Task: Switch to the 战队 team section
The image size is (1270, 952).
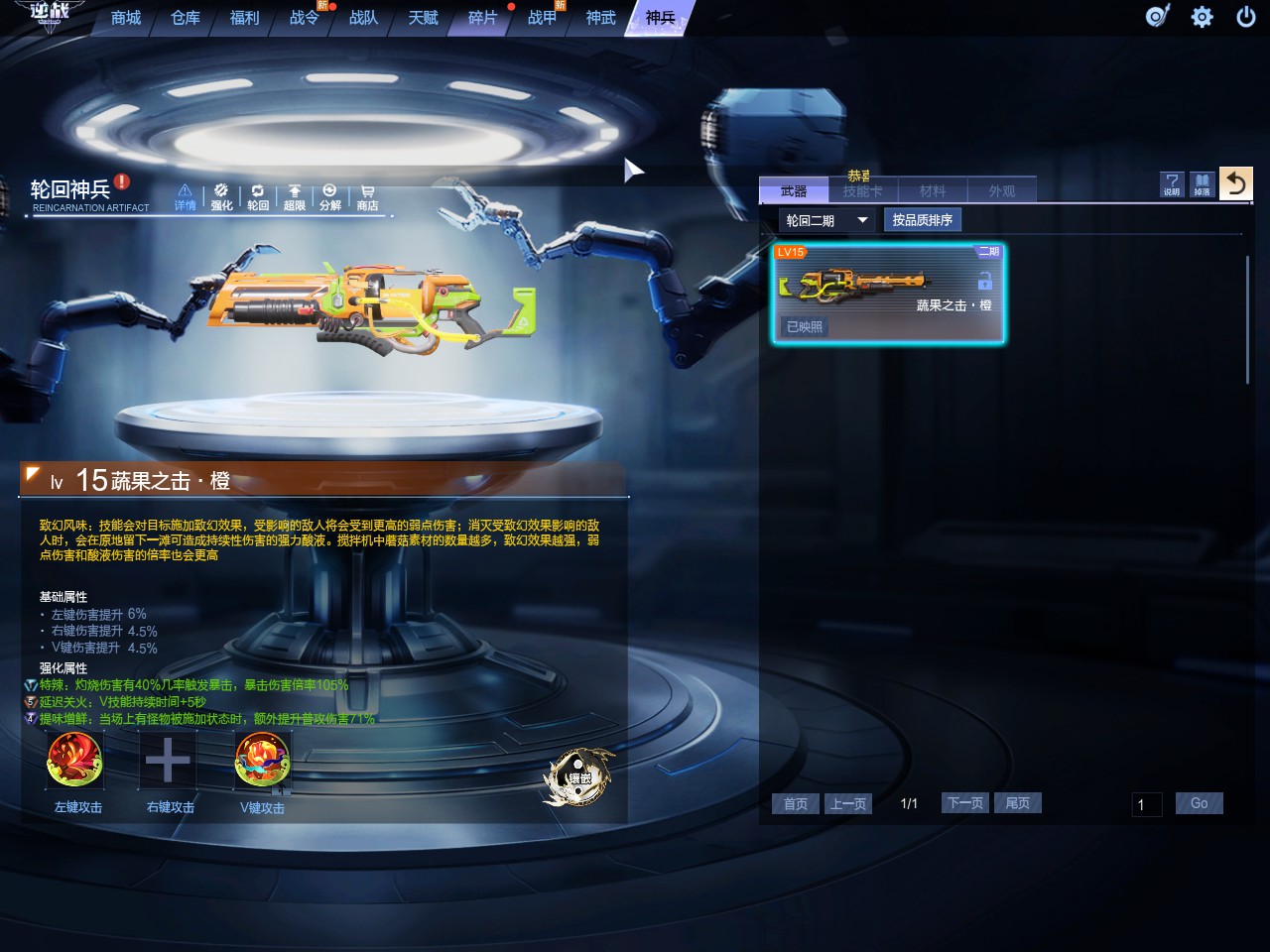Action: (x=363, y=18)
